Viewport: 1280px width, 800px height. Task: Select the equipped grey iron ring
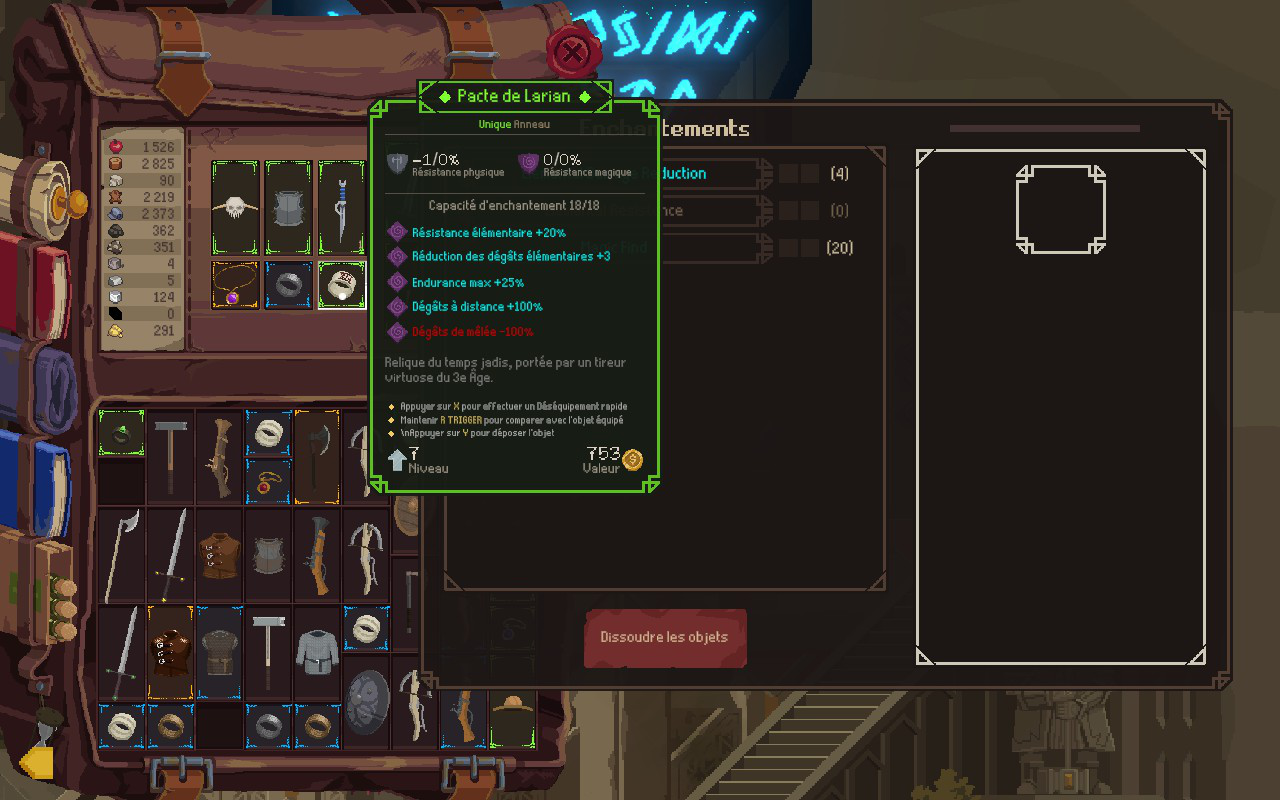click(289, 286)
